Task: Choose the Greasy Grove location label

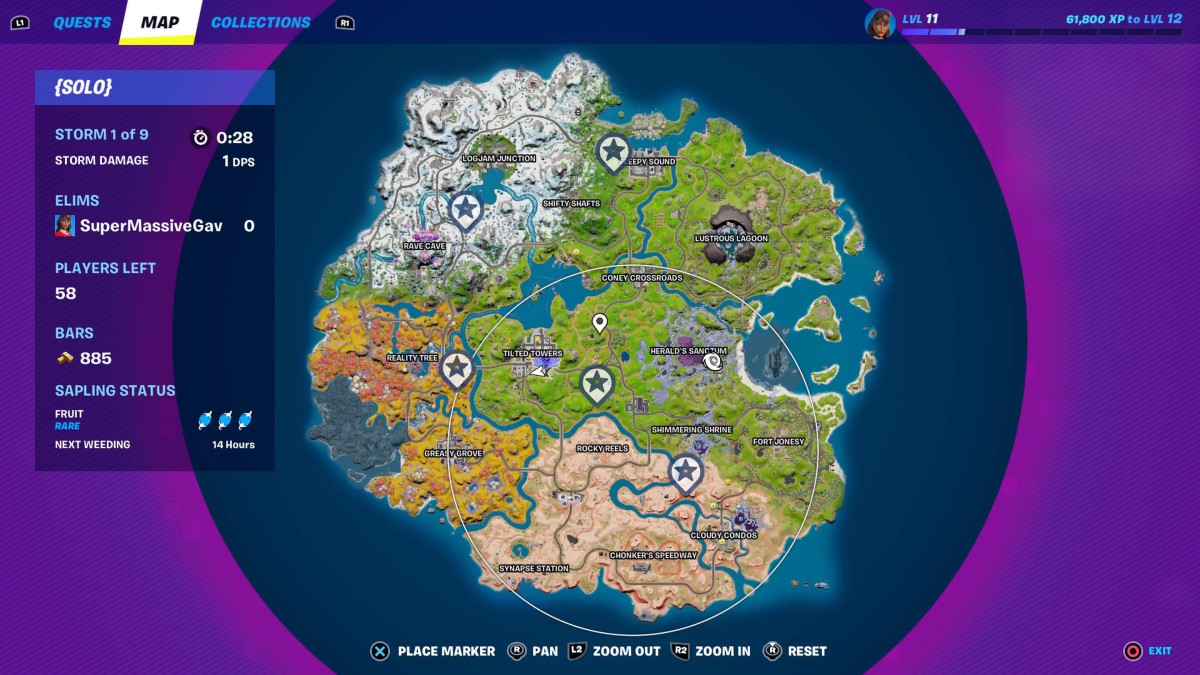Action: coord(453,453)
